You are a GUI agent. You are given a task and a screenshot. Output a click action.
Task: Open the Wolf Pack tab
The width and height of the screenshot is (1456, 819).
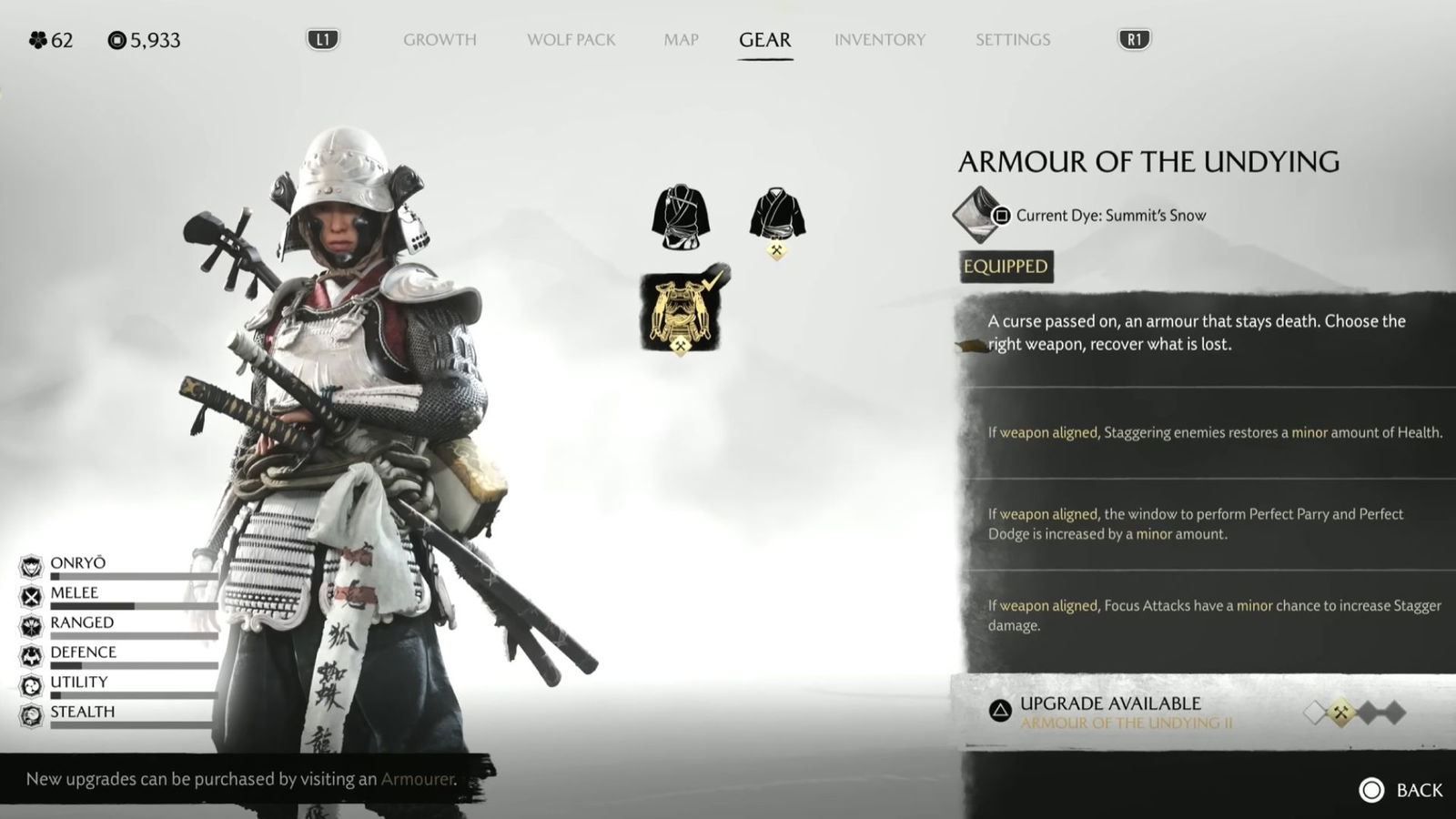tap(571, 40)
